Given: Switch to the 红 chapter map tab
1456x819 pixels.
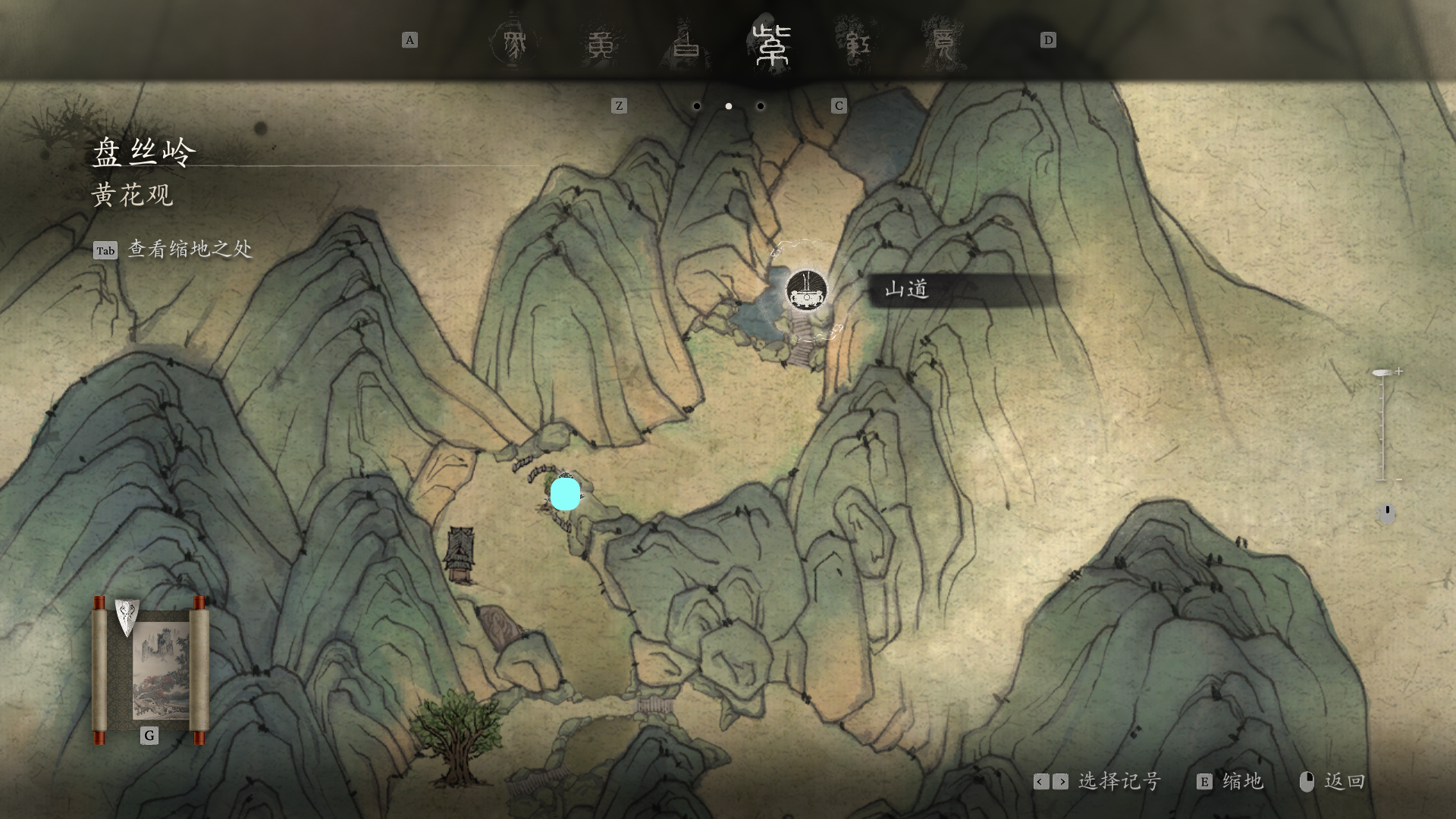Looking at the screenshot, I should tap(857, 44).
